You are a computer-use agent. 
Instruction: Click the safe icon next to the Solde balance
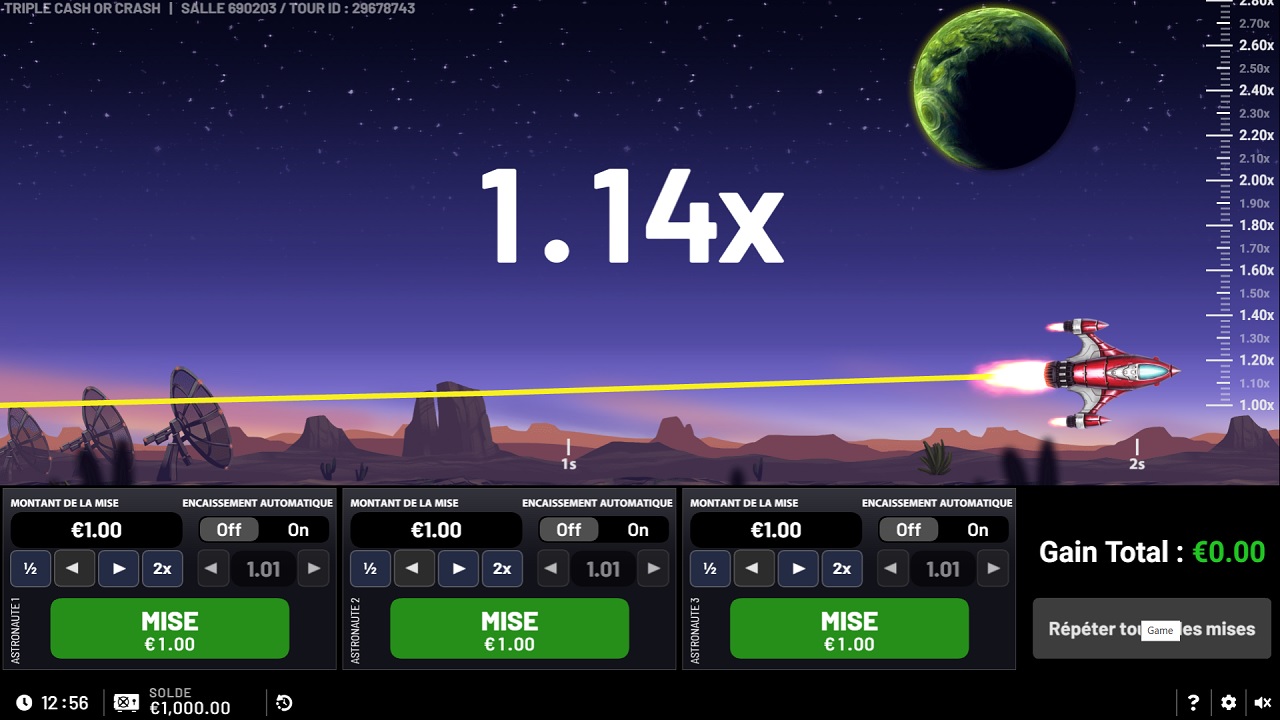coord(126,702)
